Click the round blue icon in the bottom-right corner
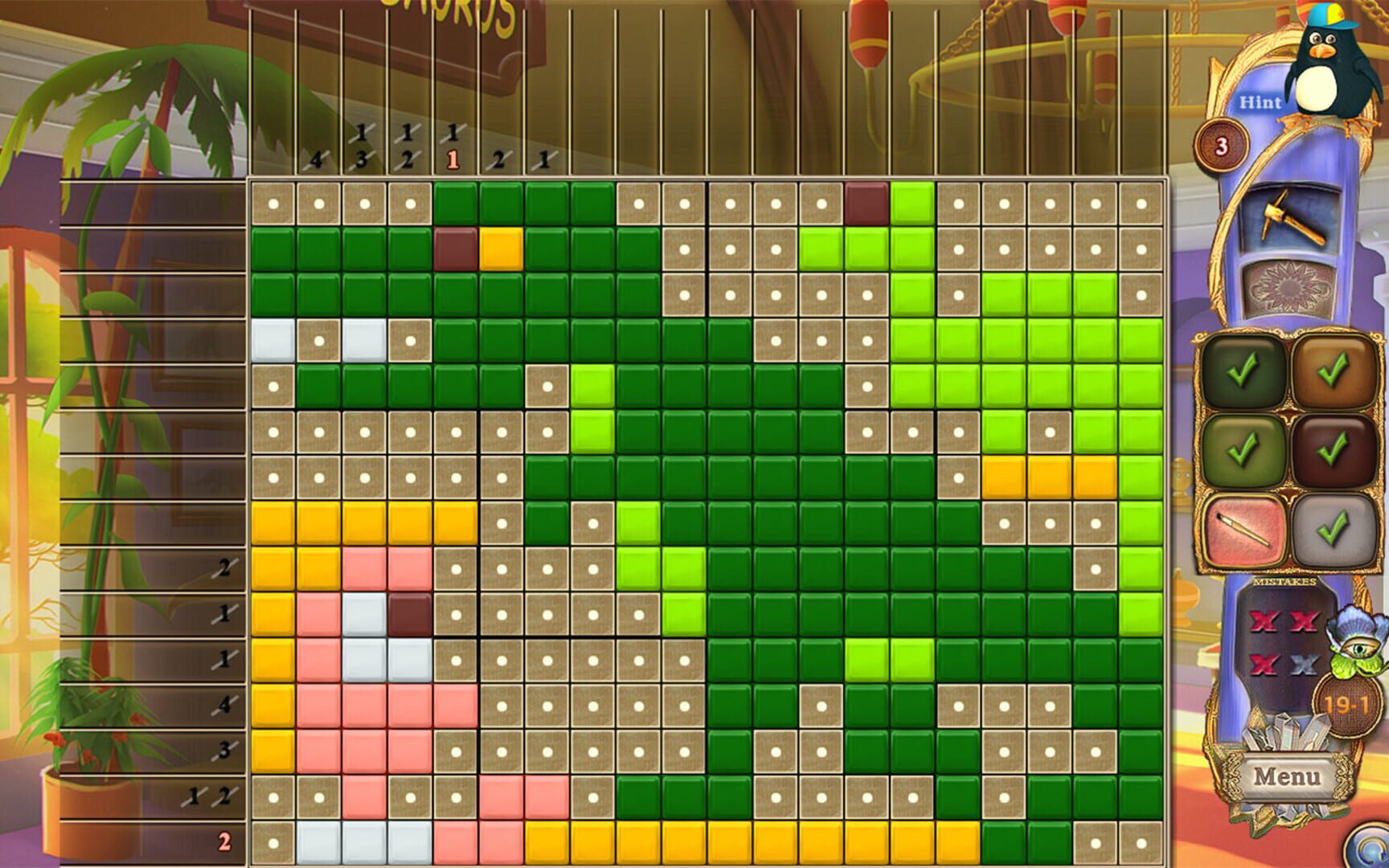The width and height of the screenshot is (1389, 868). coord(1366,850)
